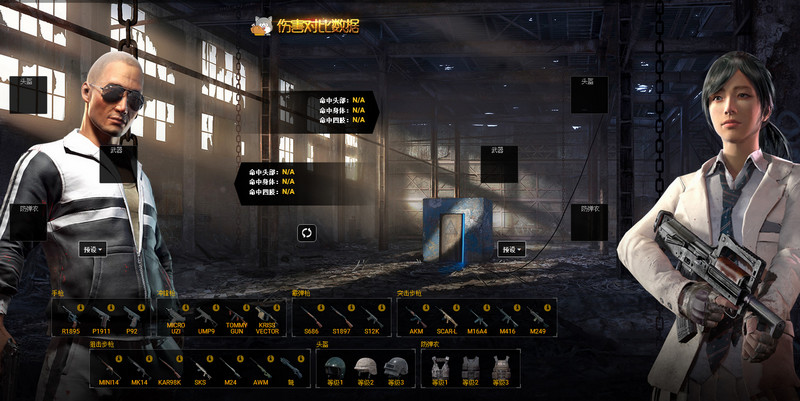Screen dimensions: 800x401
Task: Click the circular refresh reset button
Action: pyautogui.click(x=307, y=233)
